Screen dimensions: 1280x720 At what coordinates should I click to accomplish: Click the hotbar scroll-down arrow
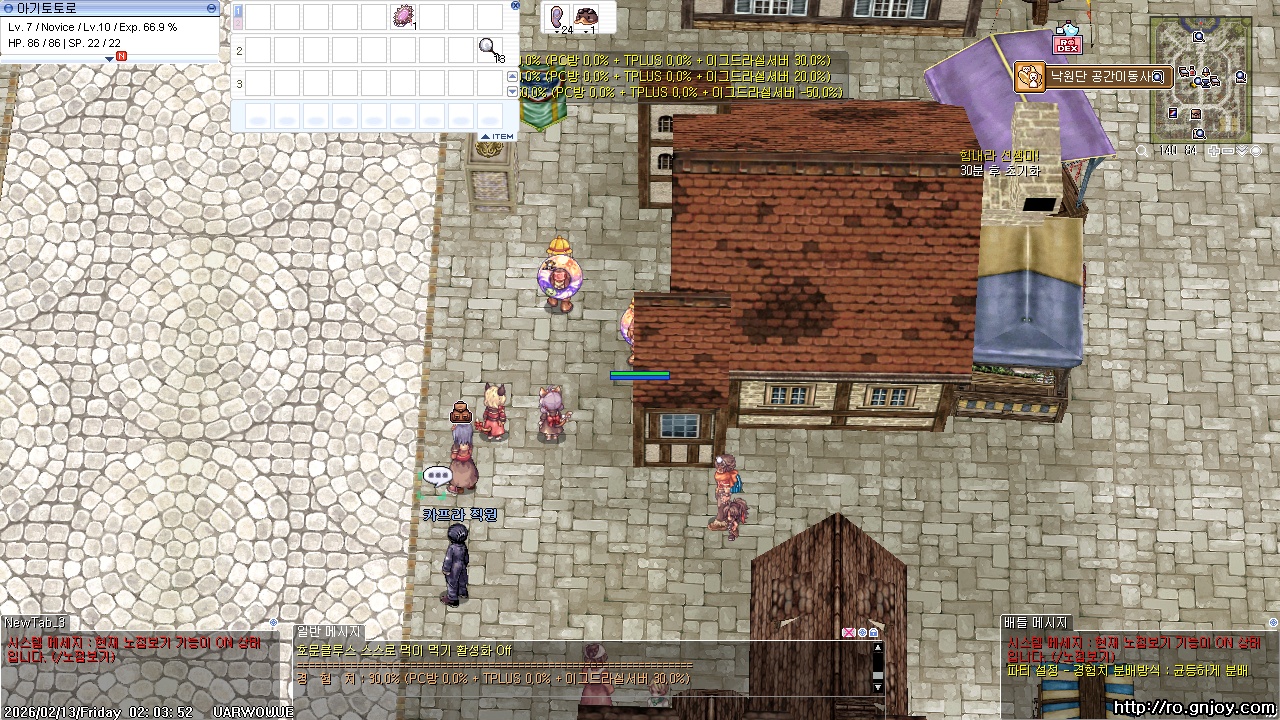pyautogui.click(x=513, y=92)
